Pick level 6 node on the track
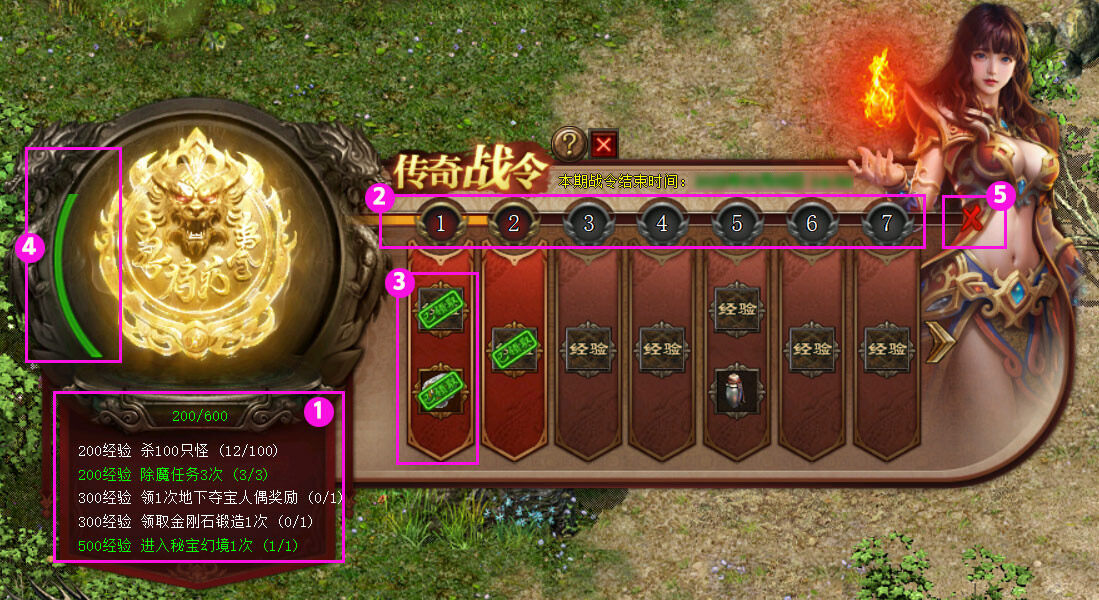 coord(811,223)
